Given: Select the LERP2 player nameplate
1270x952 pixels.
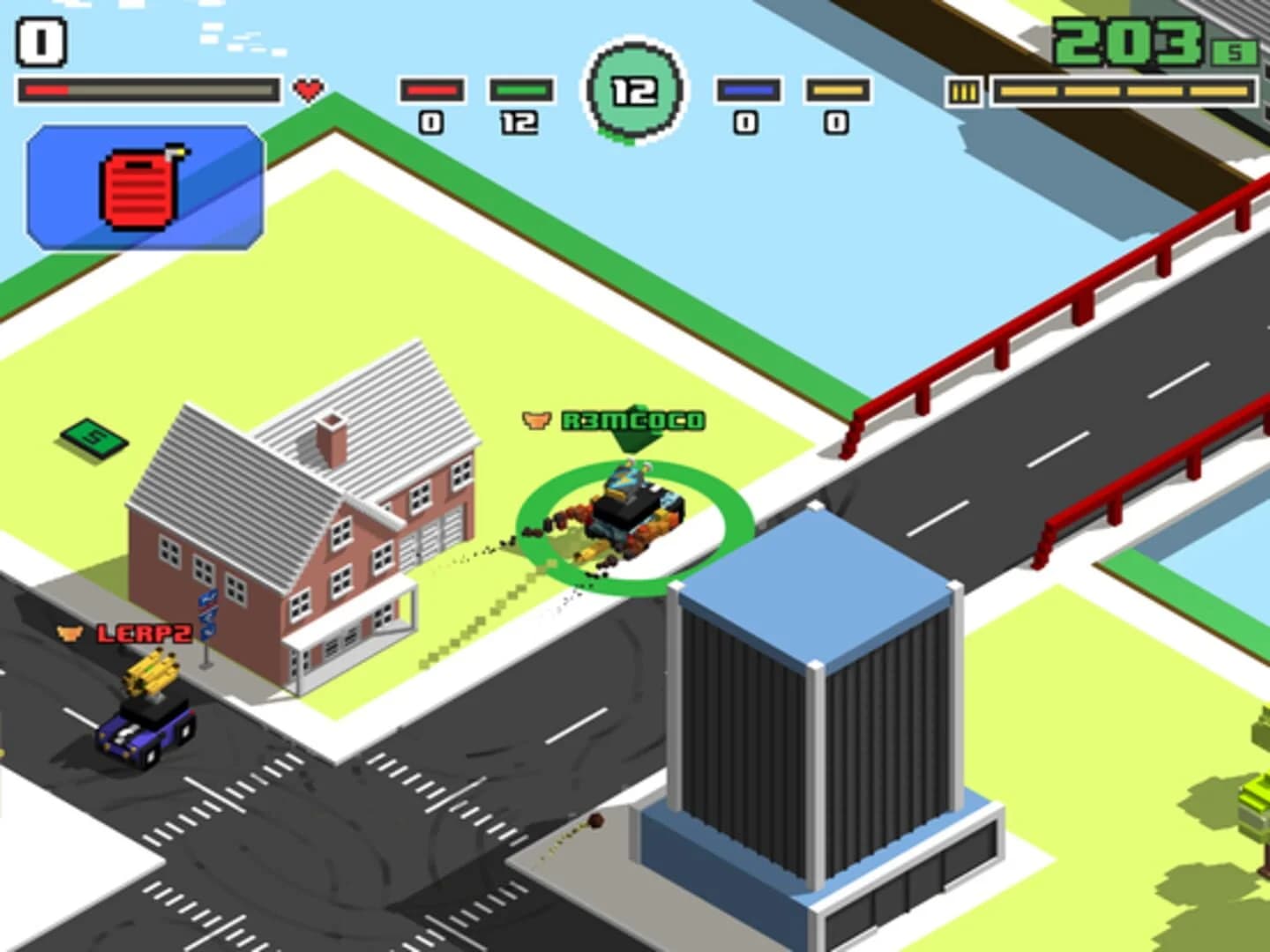Looking at the screenshot, I should click(145, 631).
